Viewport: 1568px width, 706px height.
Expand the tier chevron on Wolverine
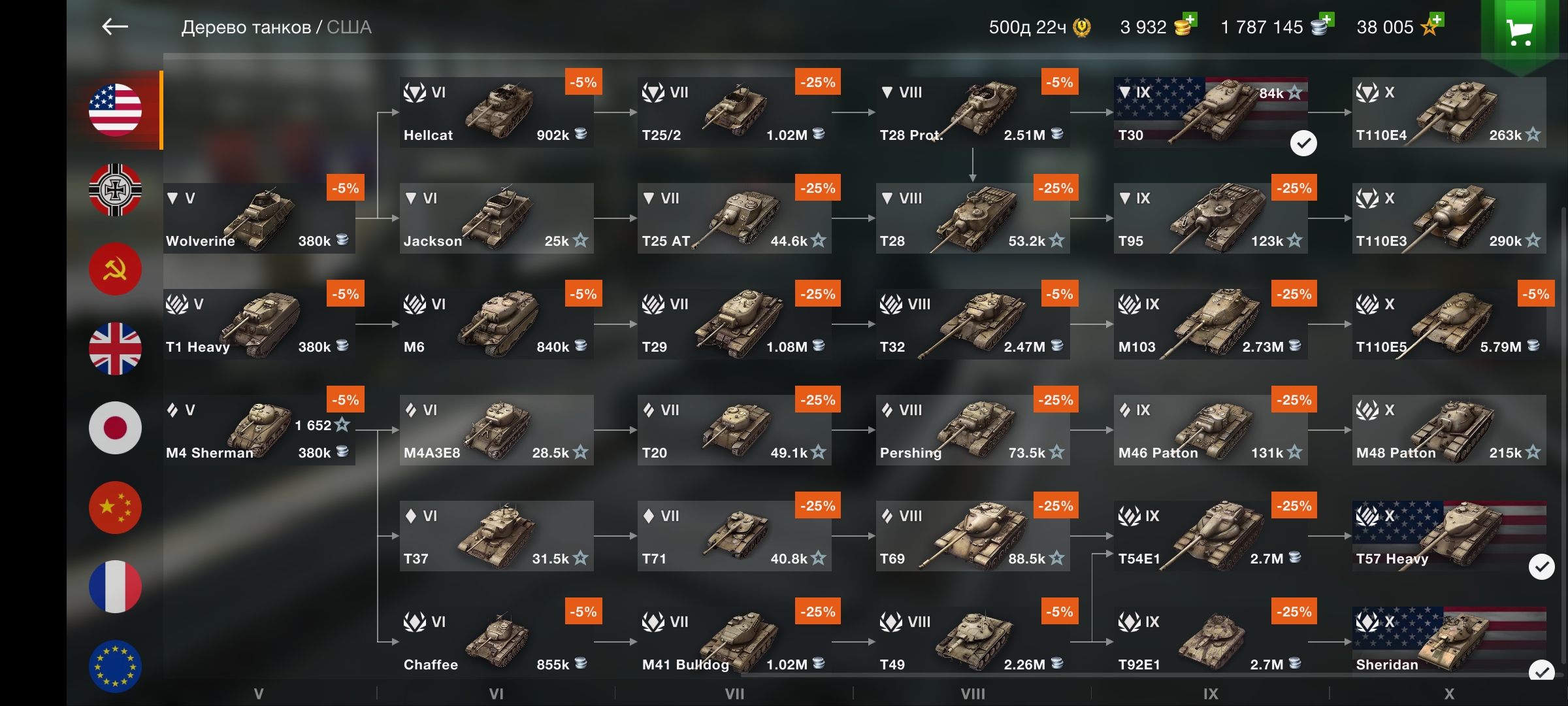click(172, 198)
